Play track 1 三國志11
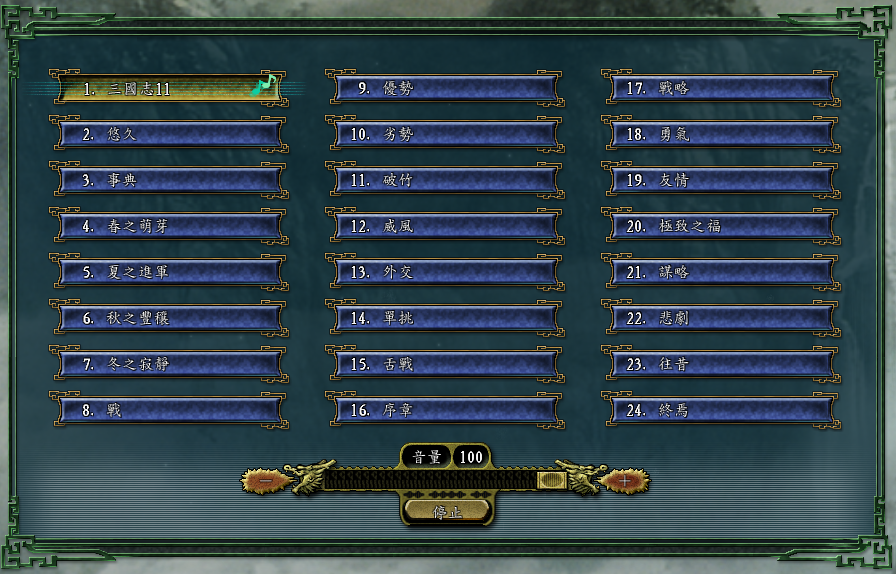 tap(168, 88)
